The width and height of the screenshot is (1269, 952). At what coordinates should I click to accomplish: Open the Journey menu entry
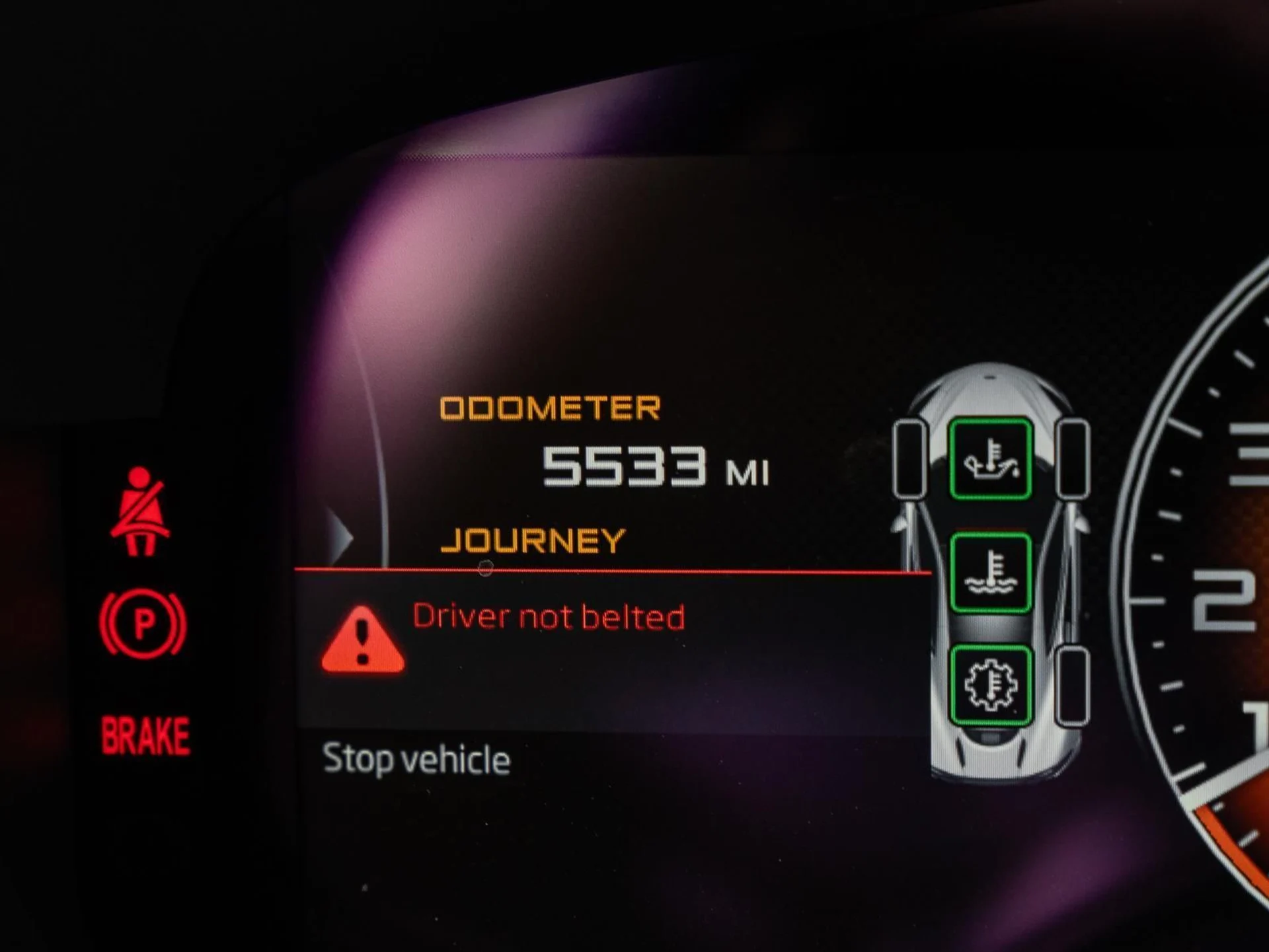533,541
